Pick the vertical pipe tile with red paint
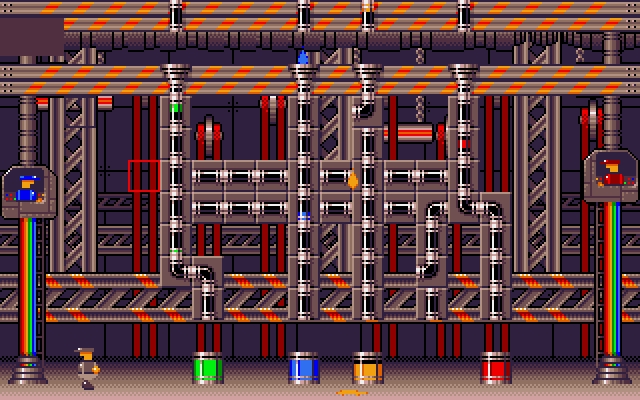The width and height of the screenshot is (640, 400). point(464,144)
